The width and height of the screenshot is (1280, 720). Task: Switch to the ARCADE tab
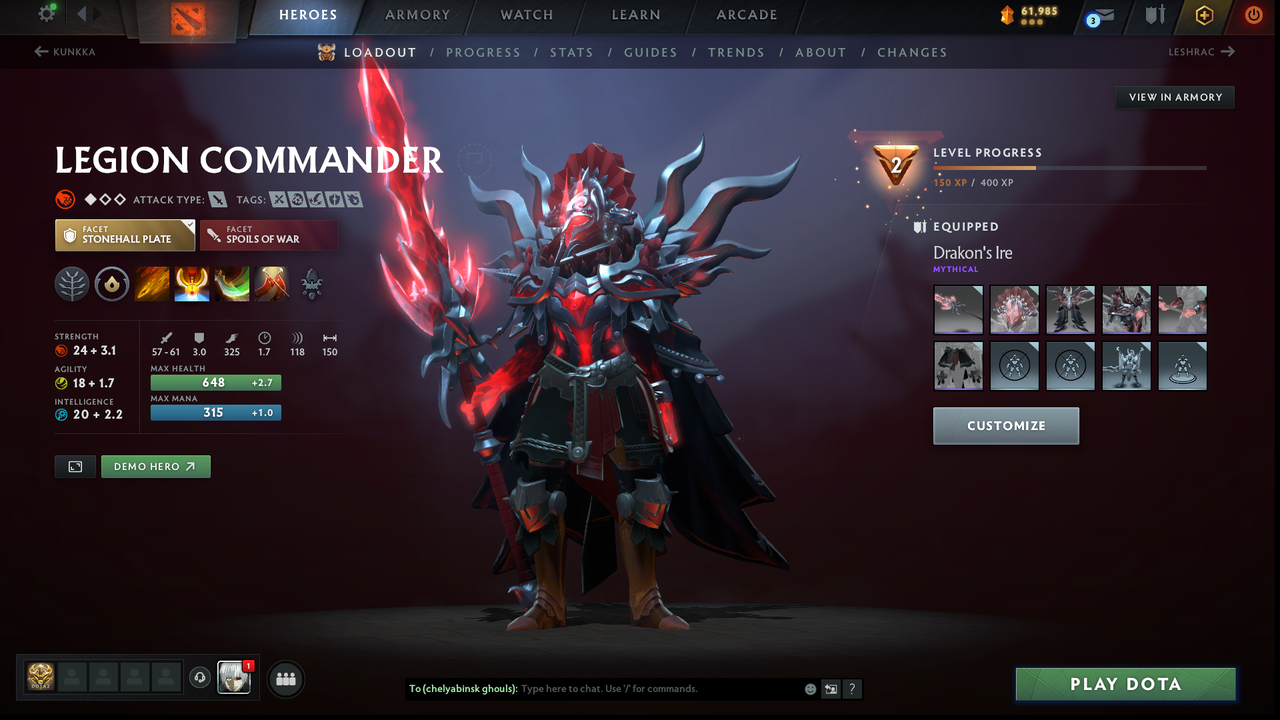pyautogui.click(x=746, y=14)
